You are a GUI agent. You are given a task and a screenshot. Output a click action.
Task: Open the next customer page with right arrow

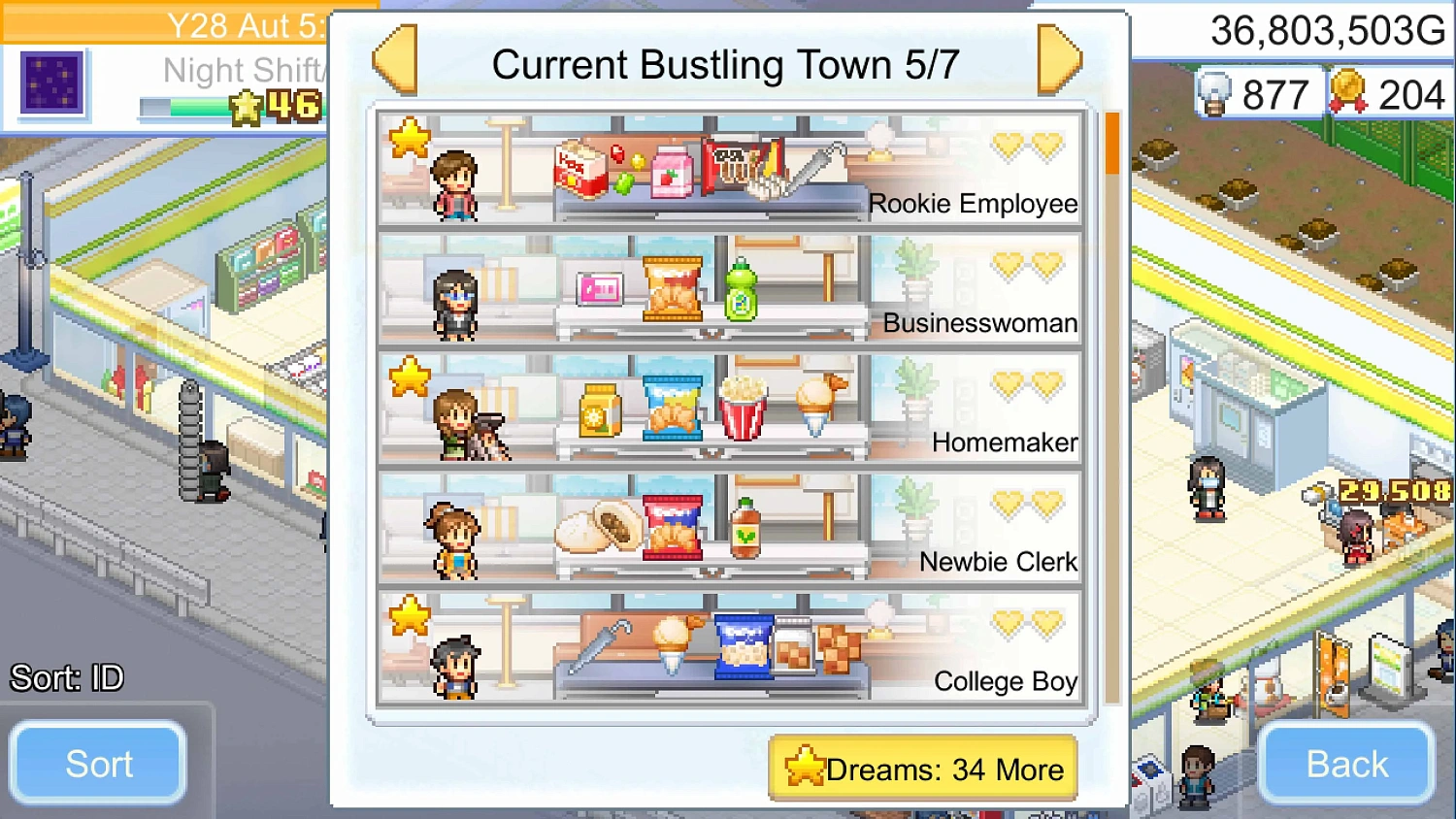(x=1061, y=60)
